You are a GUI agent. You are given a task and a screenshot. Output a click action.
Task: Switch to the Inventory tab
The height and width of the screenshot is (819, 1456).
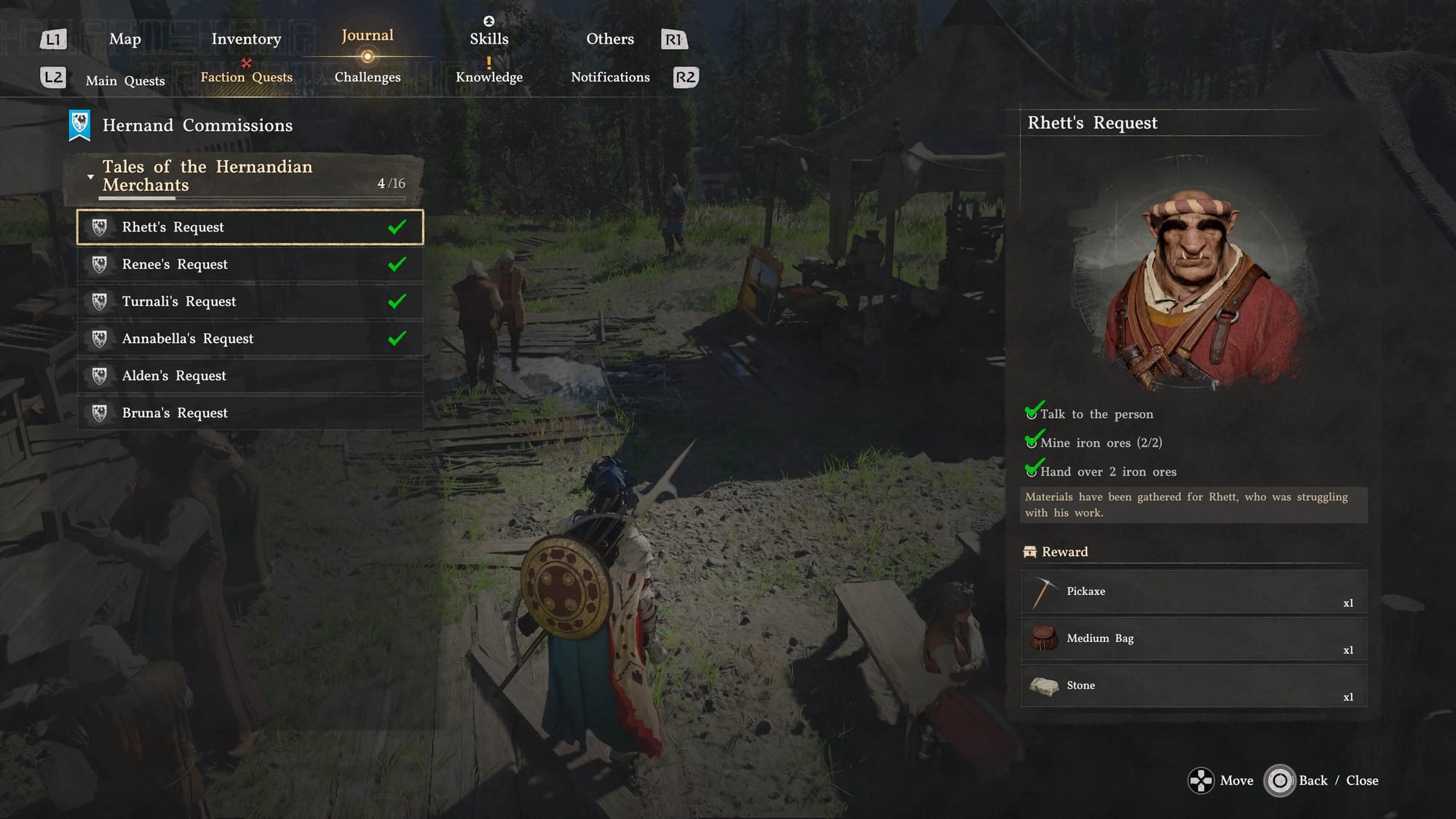point(246,39)
